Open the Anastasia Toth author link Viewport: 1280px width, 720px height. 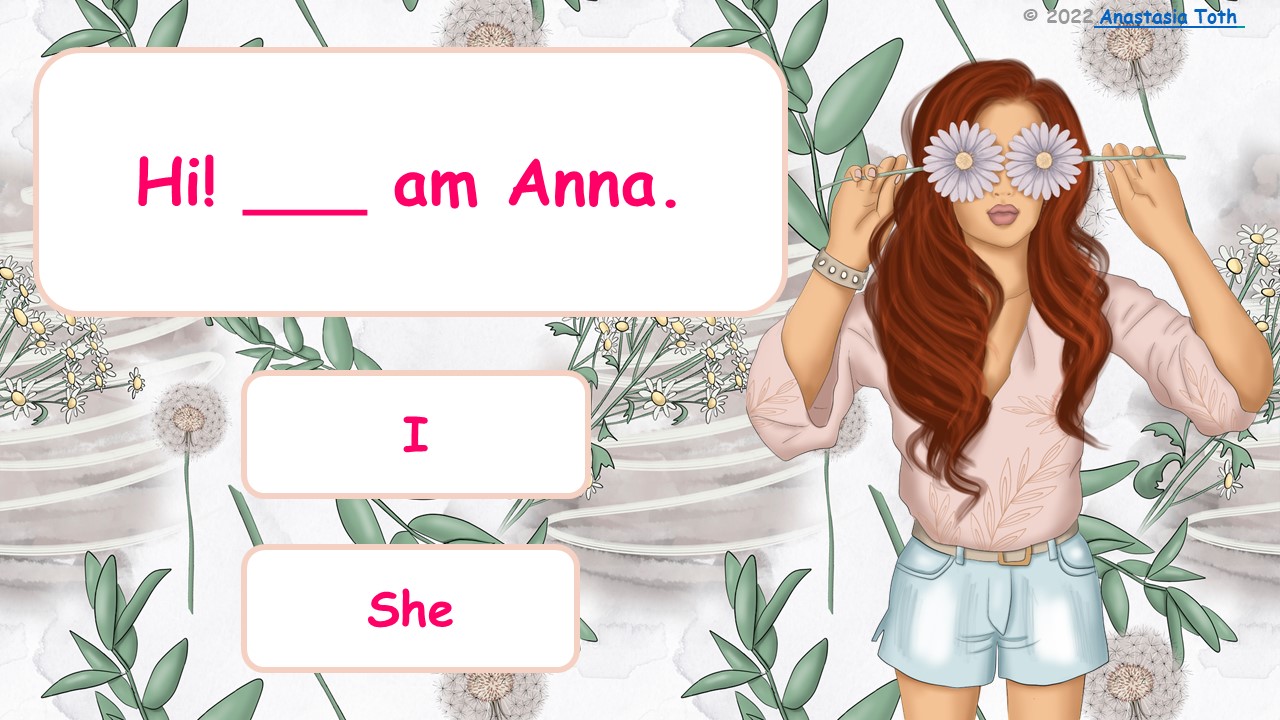(1168, 16)
